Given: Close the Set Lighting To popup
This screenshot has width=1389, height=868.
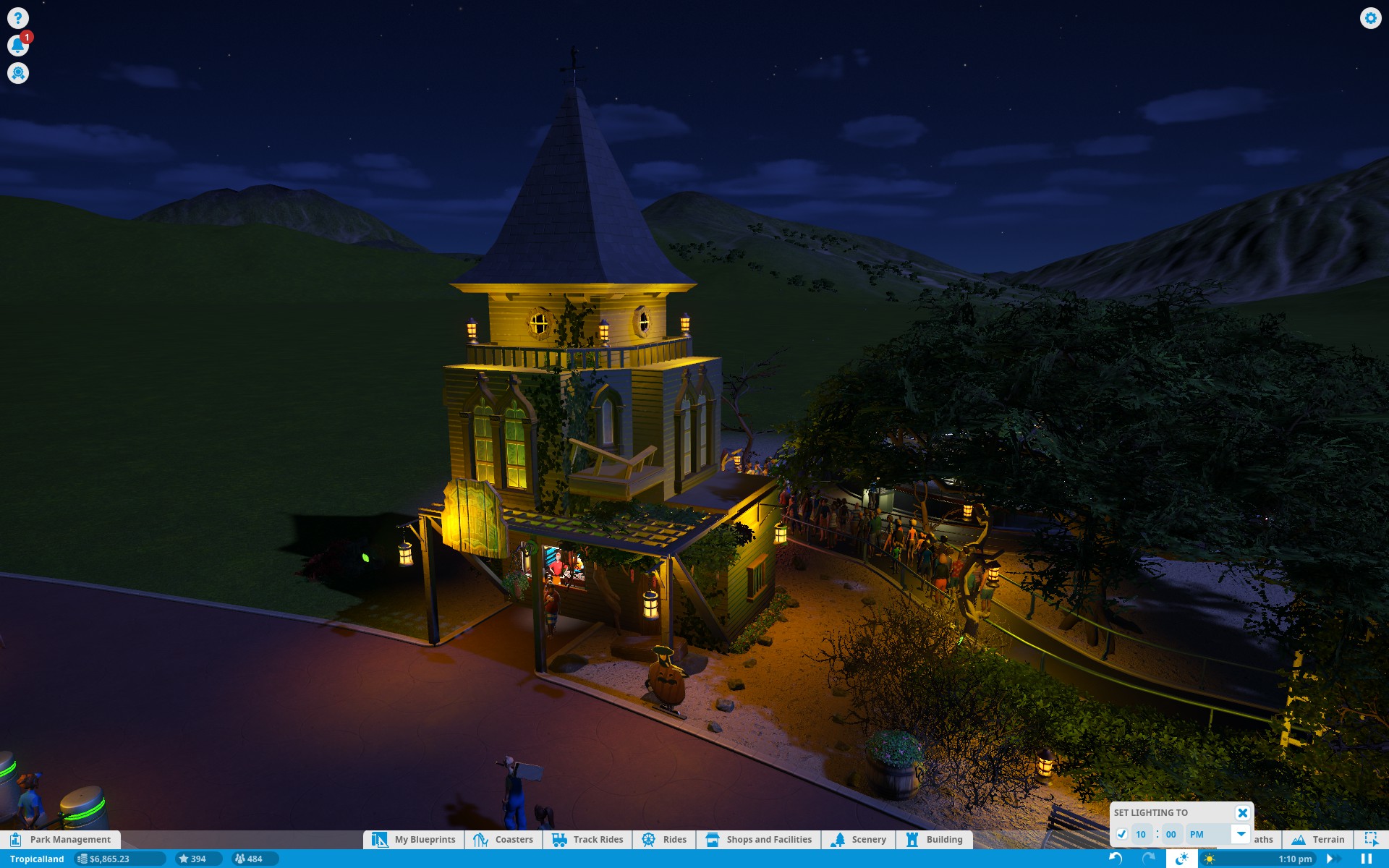Looking at the screenshot, I should 1242,812.
